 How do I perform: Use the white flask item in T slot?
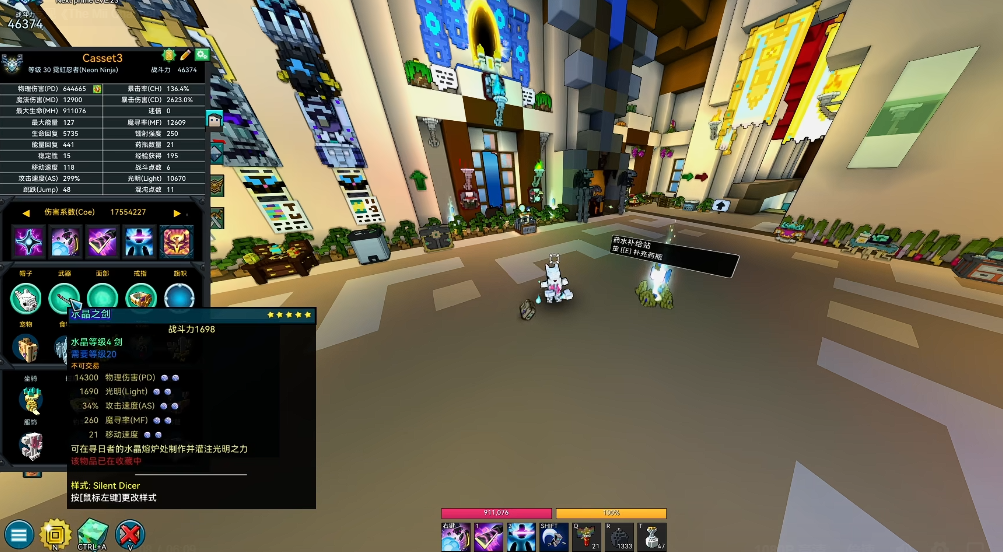[652, 537]
